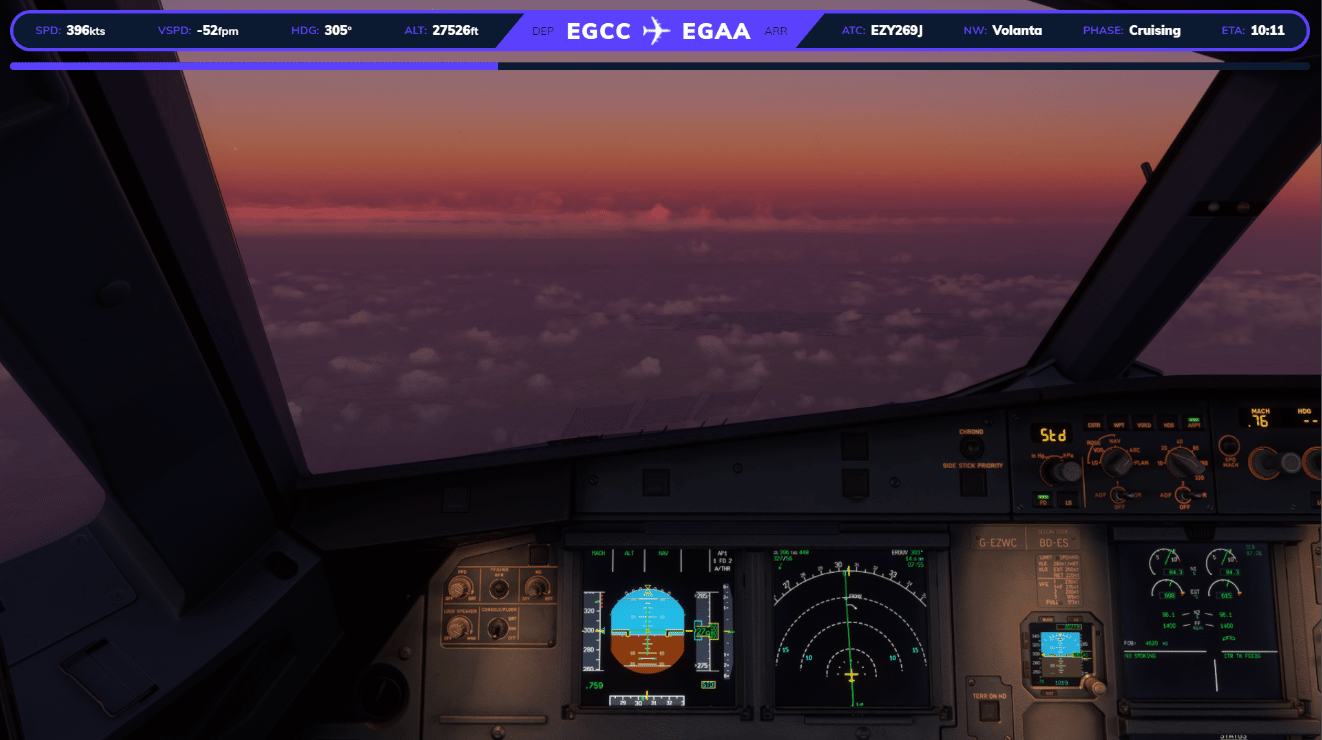Deselect the lit ARPT pushbutton

[x=1194, y=424]
